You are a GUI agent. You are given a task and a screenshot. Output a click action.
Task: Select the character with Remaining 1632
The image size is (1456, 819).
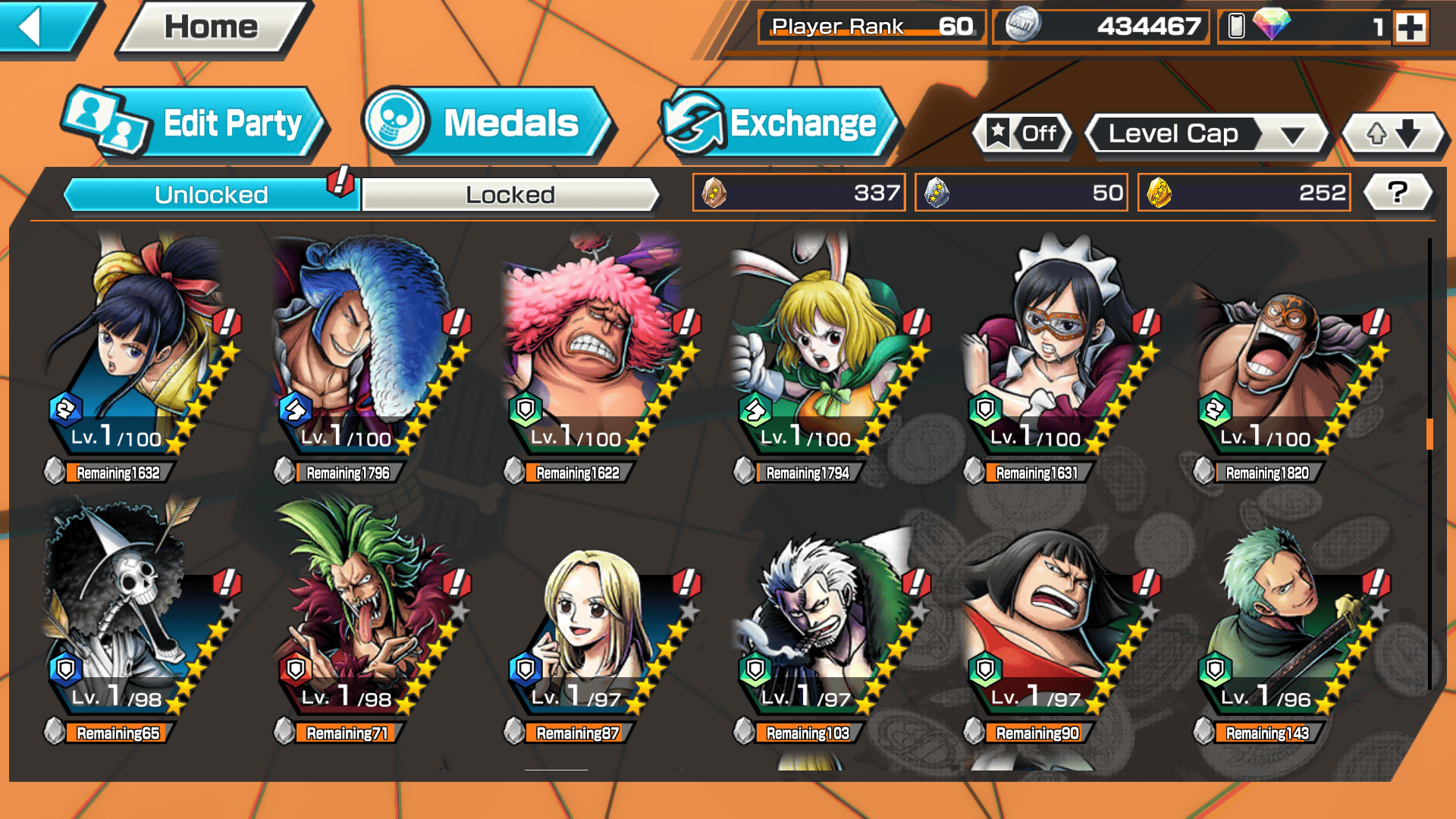tap(140, 356)
